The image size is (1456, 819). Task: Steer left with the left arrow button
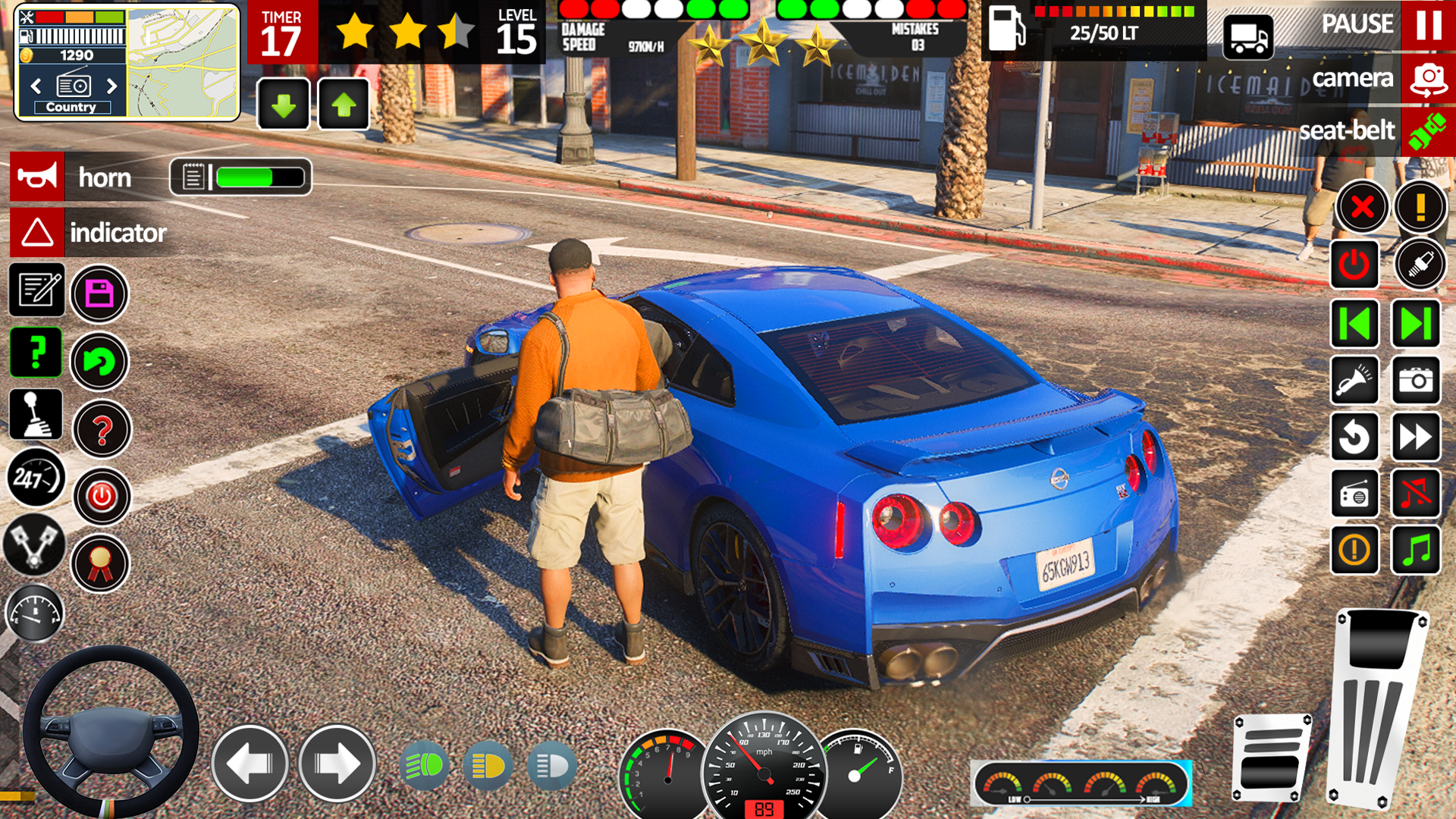(249, 764)
